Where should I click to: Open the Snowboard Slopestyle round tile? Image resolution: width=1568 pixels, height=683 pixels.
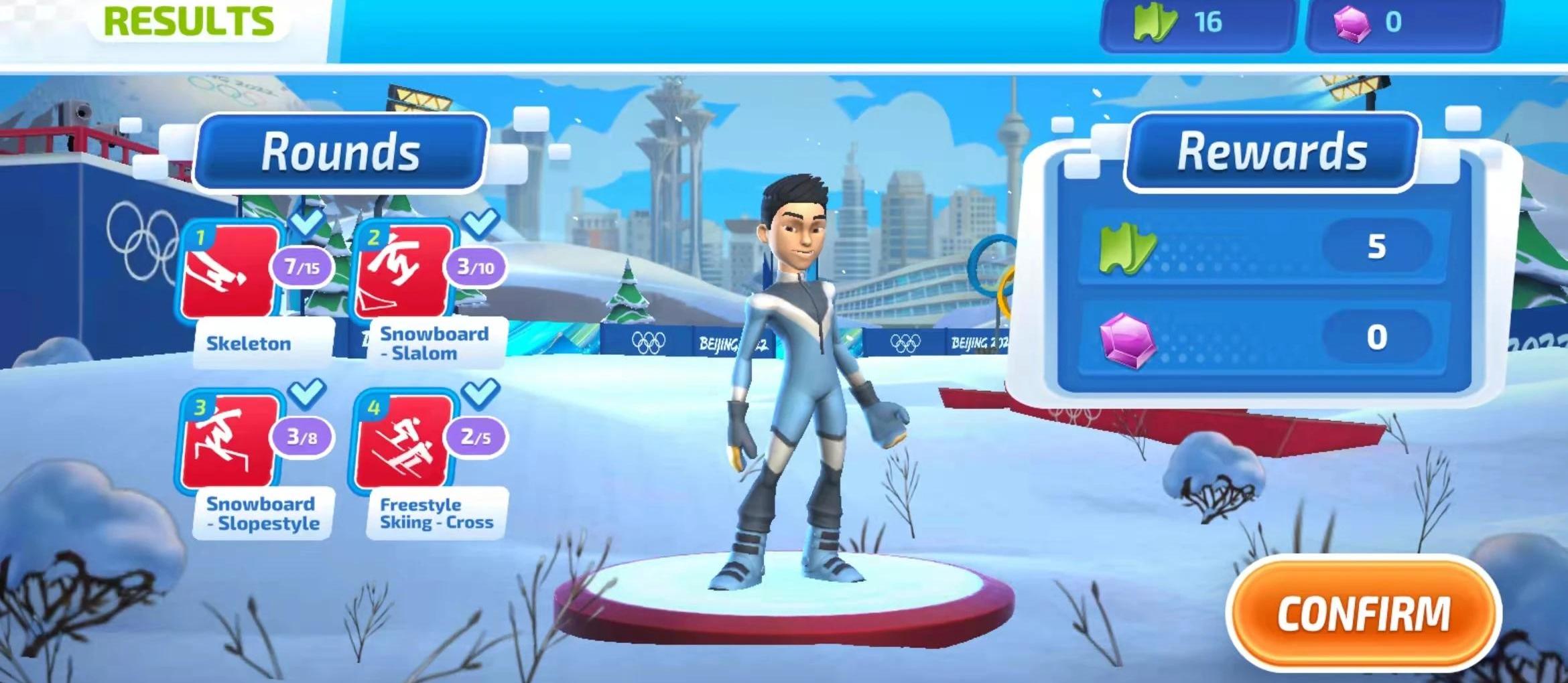[x=230, y=441]
